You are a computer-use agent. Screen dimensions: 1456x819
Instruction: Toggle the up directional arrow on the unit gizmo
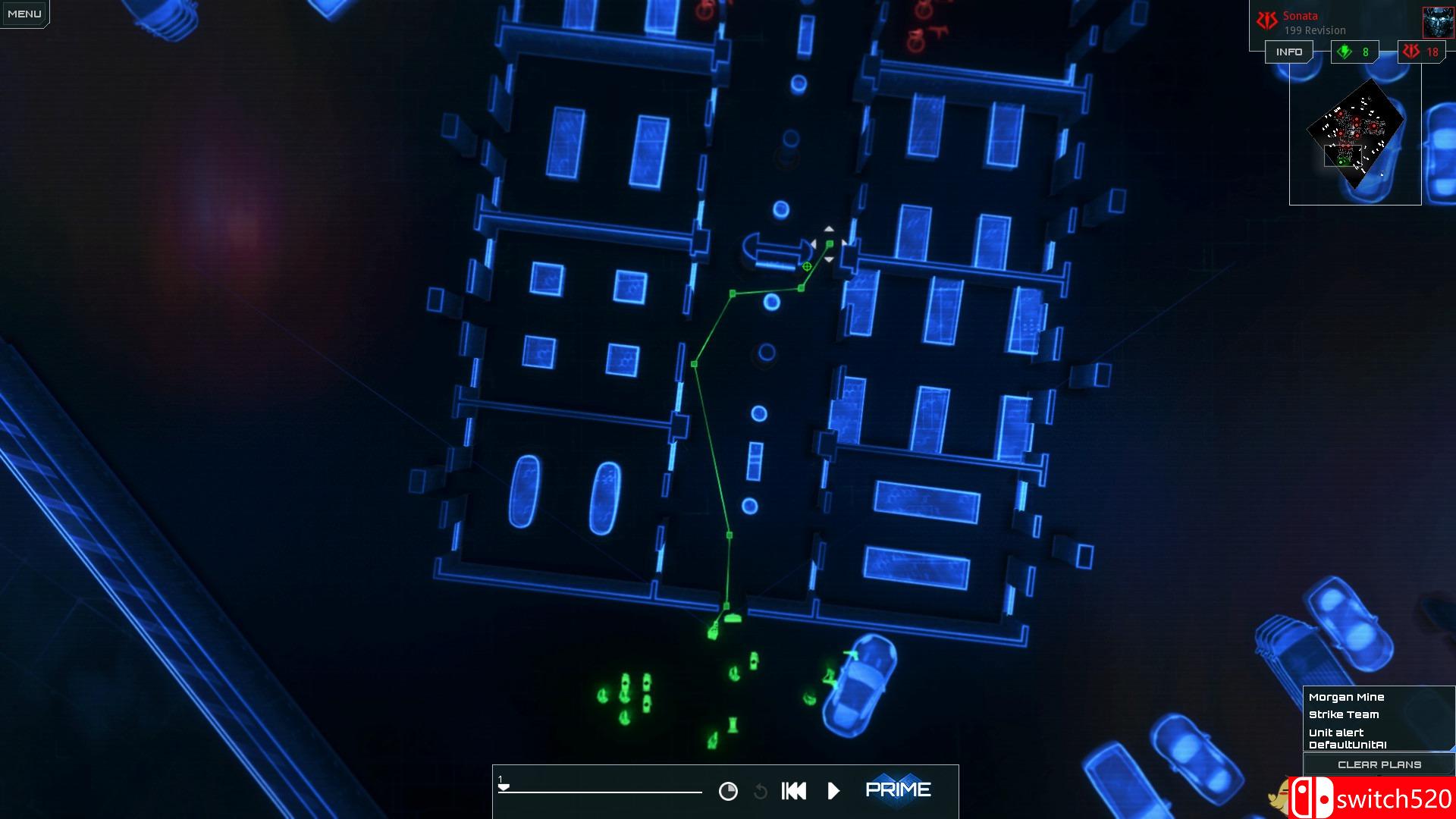pyautogui.click(x=829, y=228)
